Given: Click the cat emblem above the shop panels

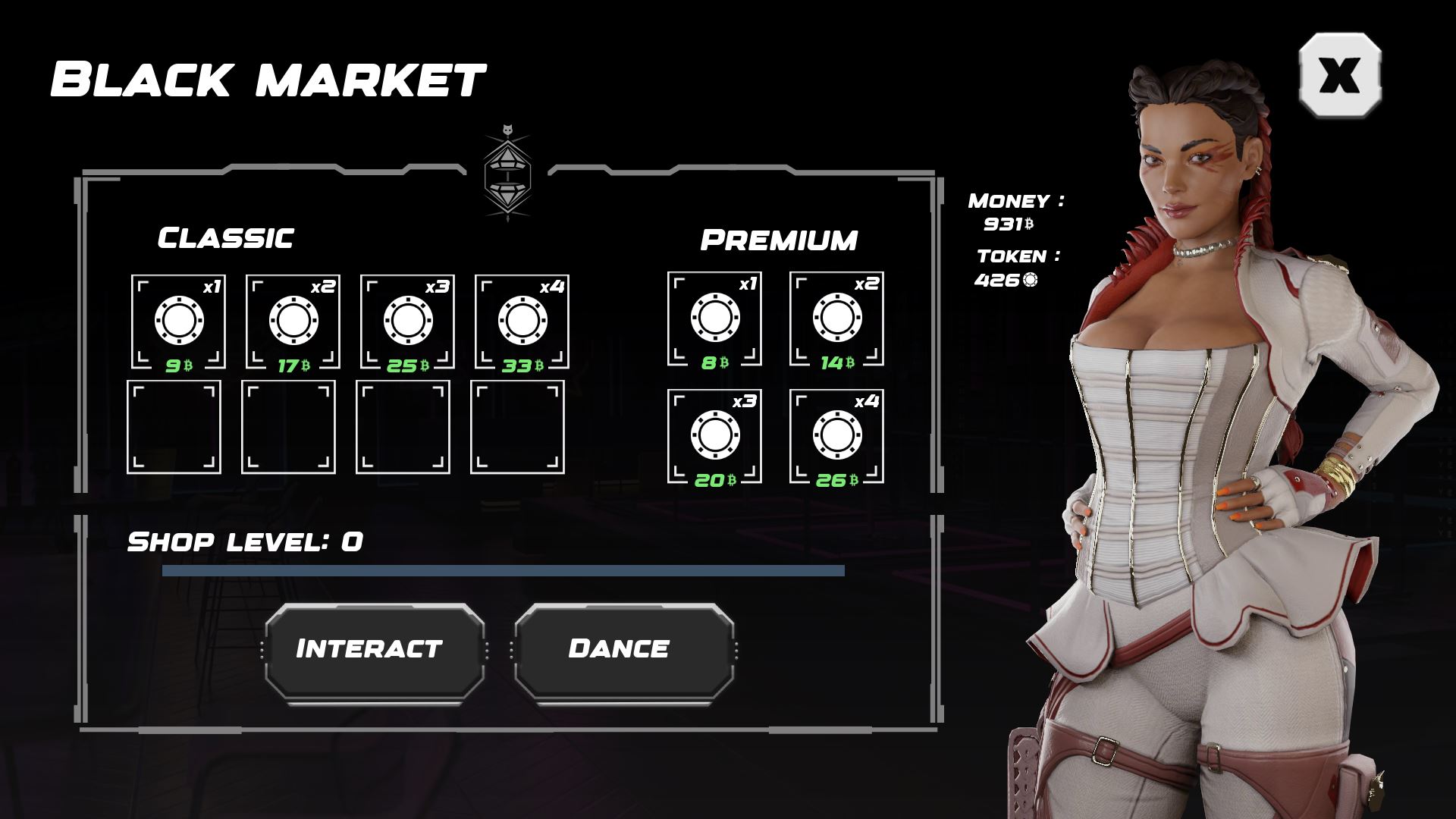Looking at the screenshot, I should (x=508, y=174).
